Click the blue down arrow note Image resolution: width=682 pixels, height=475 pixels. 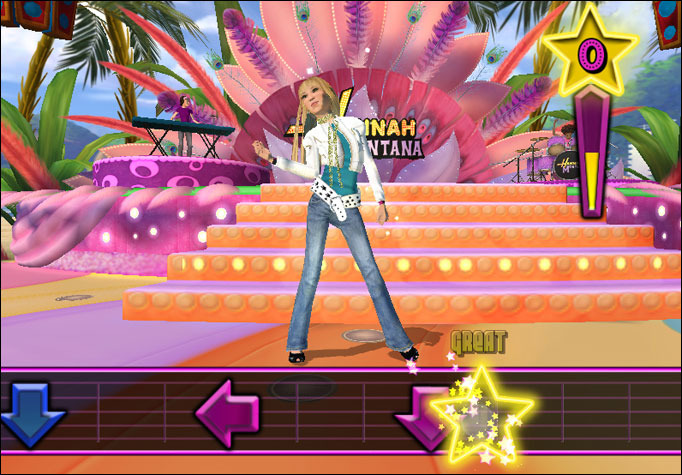click(x=30, y=413)
